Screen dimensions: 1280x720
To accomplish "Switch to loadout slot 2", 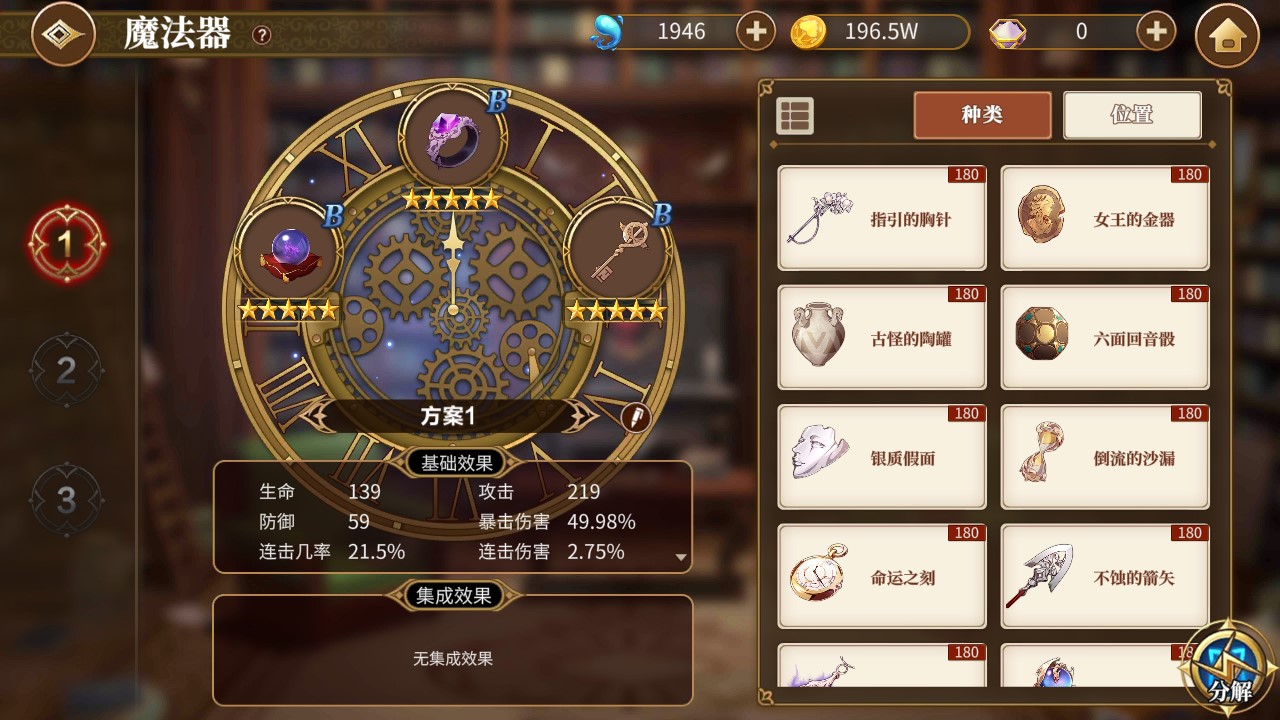I will [x=66, y=371].
